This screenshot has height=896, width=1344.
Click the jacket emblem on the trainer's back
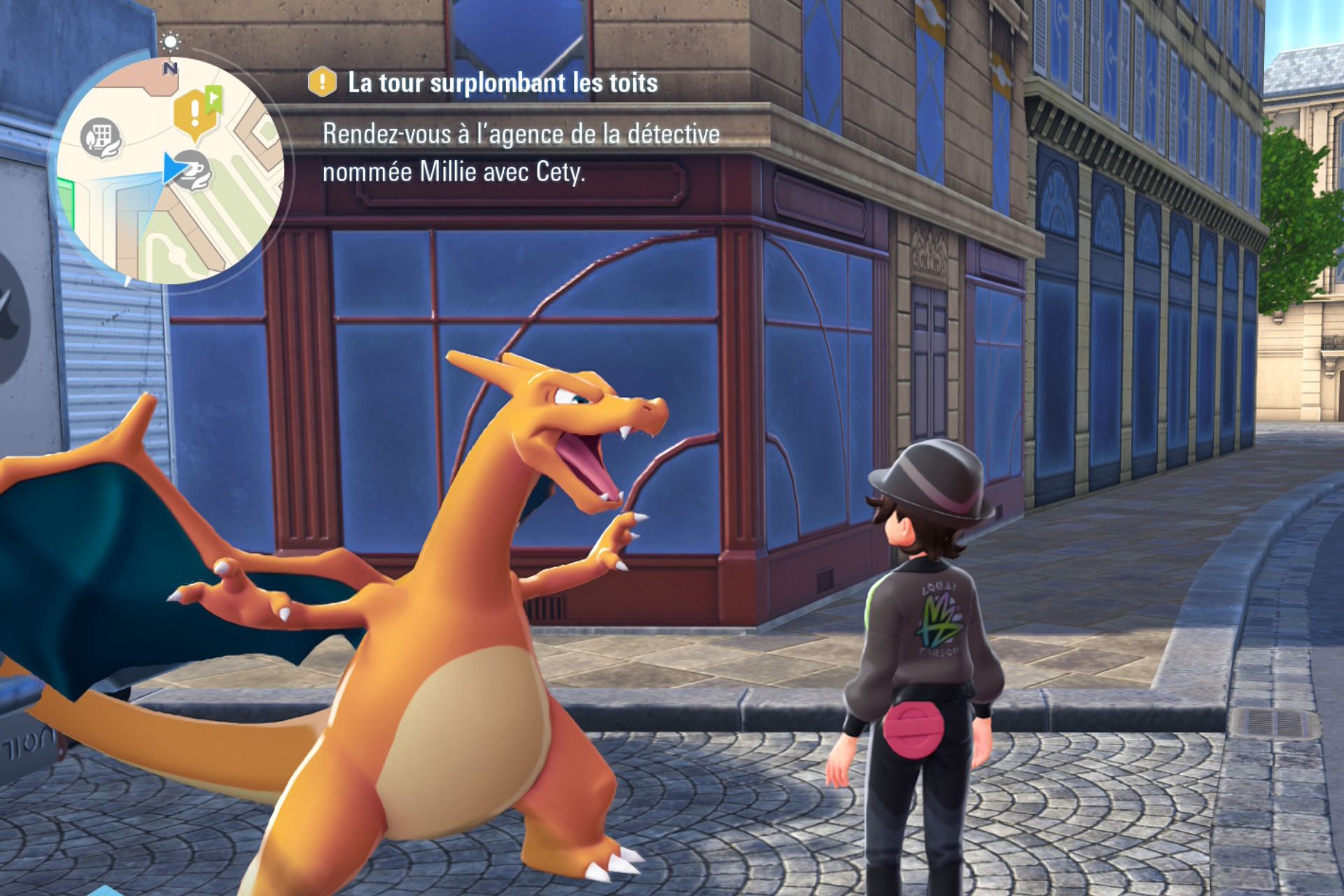click(938, 616)
